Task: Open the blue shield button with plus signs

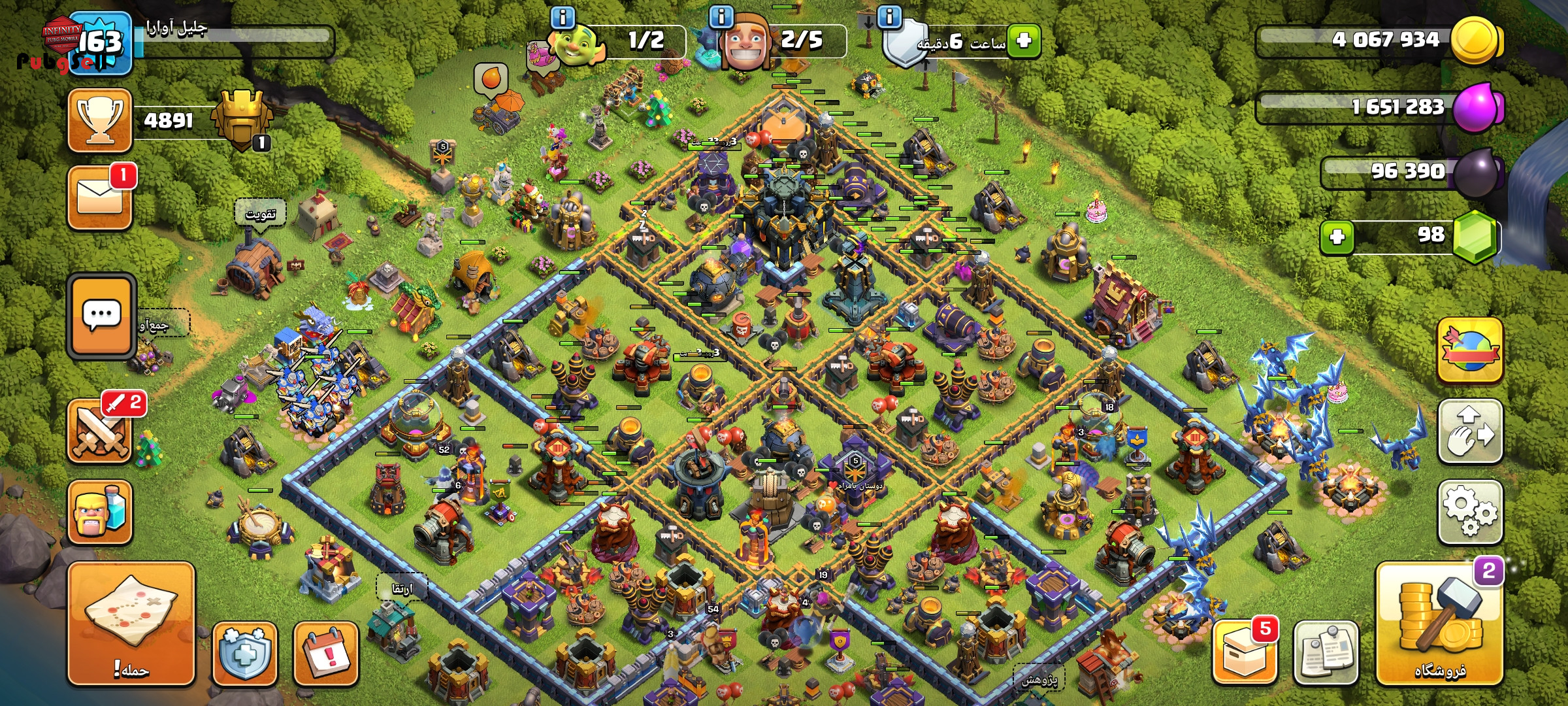Action: (x=245, y=654)
